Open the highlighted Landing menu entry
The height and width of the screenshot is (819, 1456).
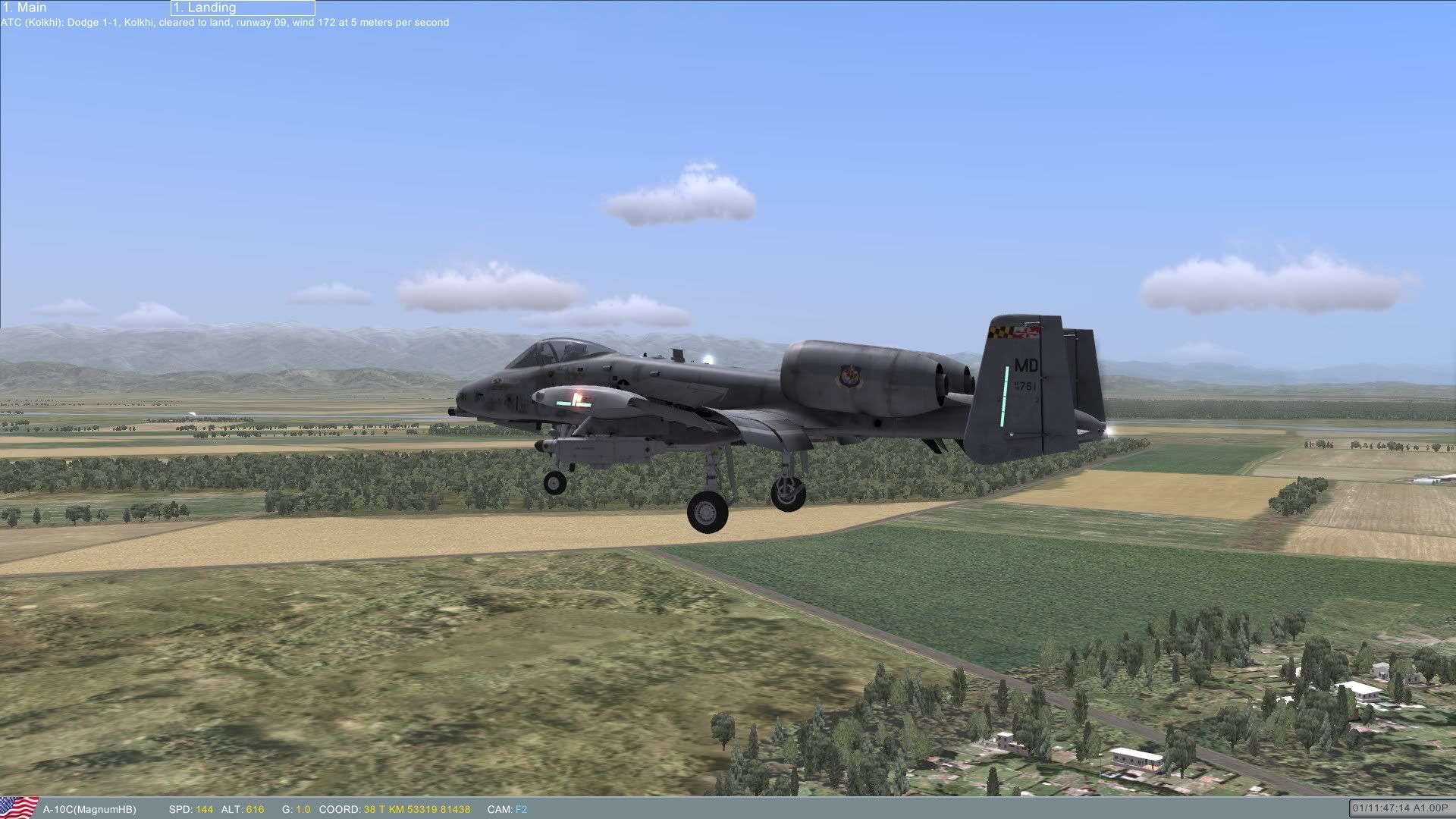(242, 8)
